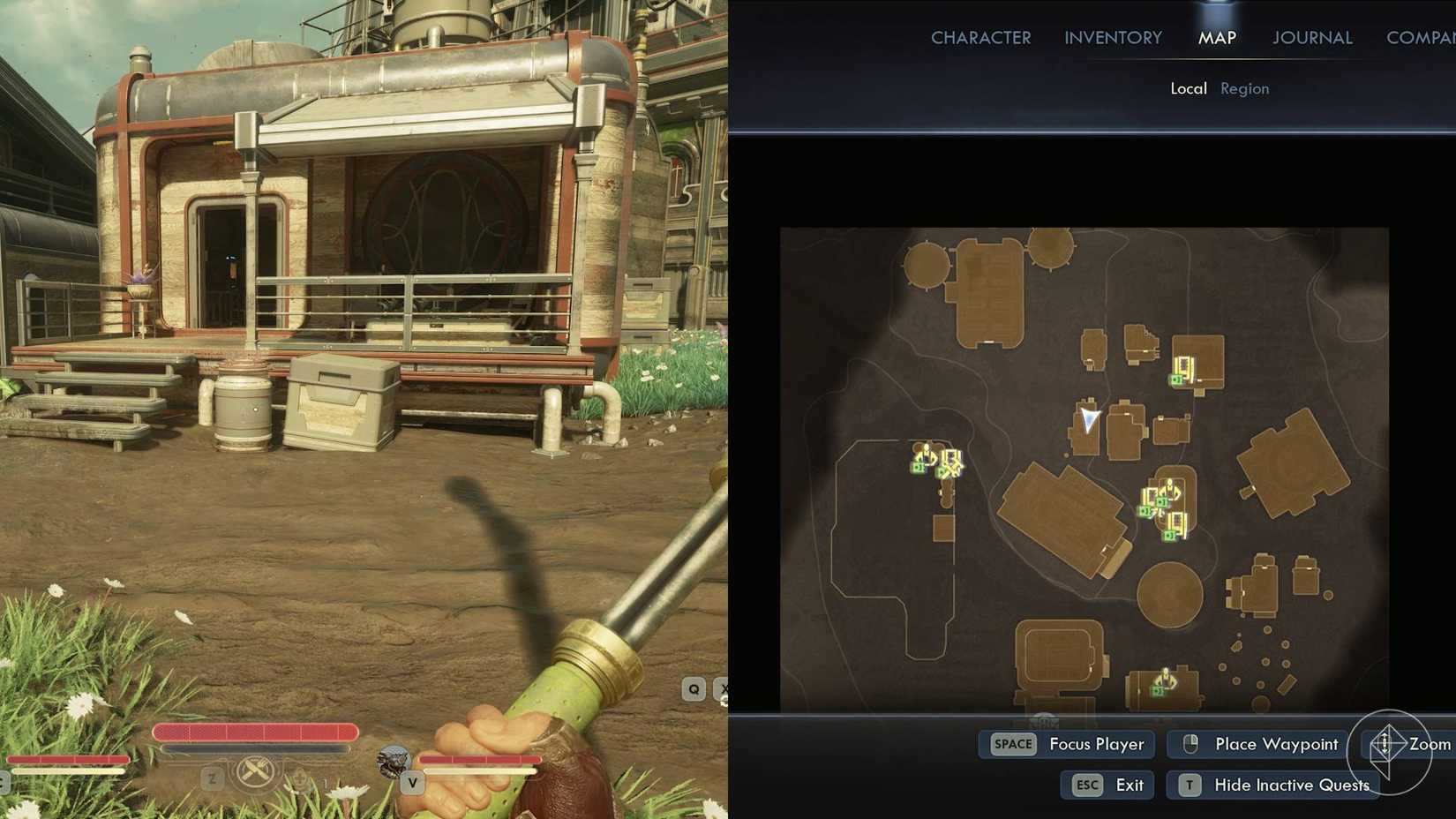Switch the map to Region view
Screen dimensions: 1456x819
[1244, 88]
